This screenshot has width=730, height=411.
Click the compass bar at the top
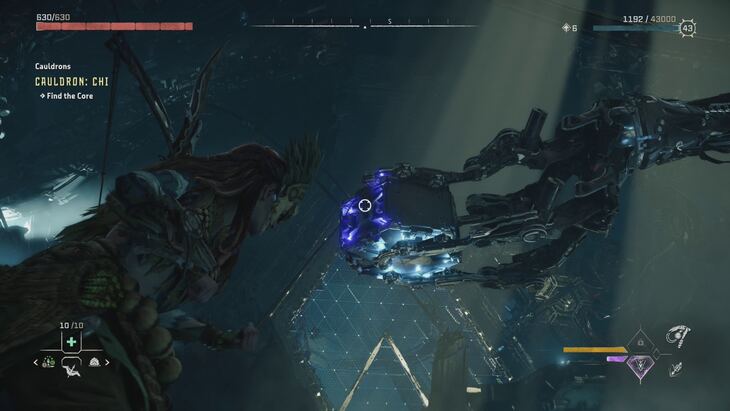tap(364, 24)
